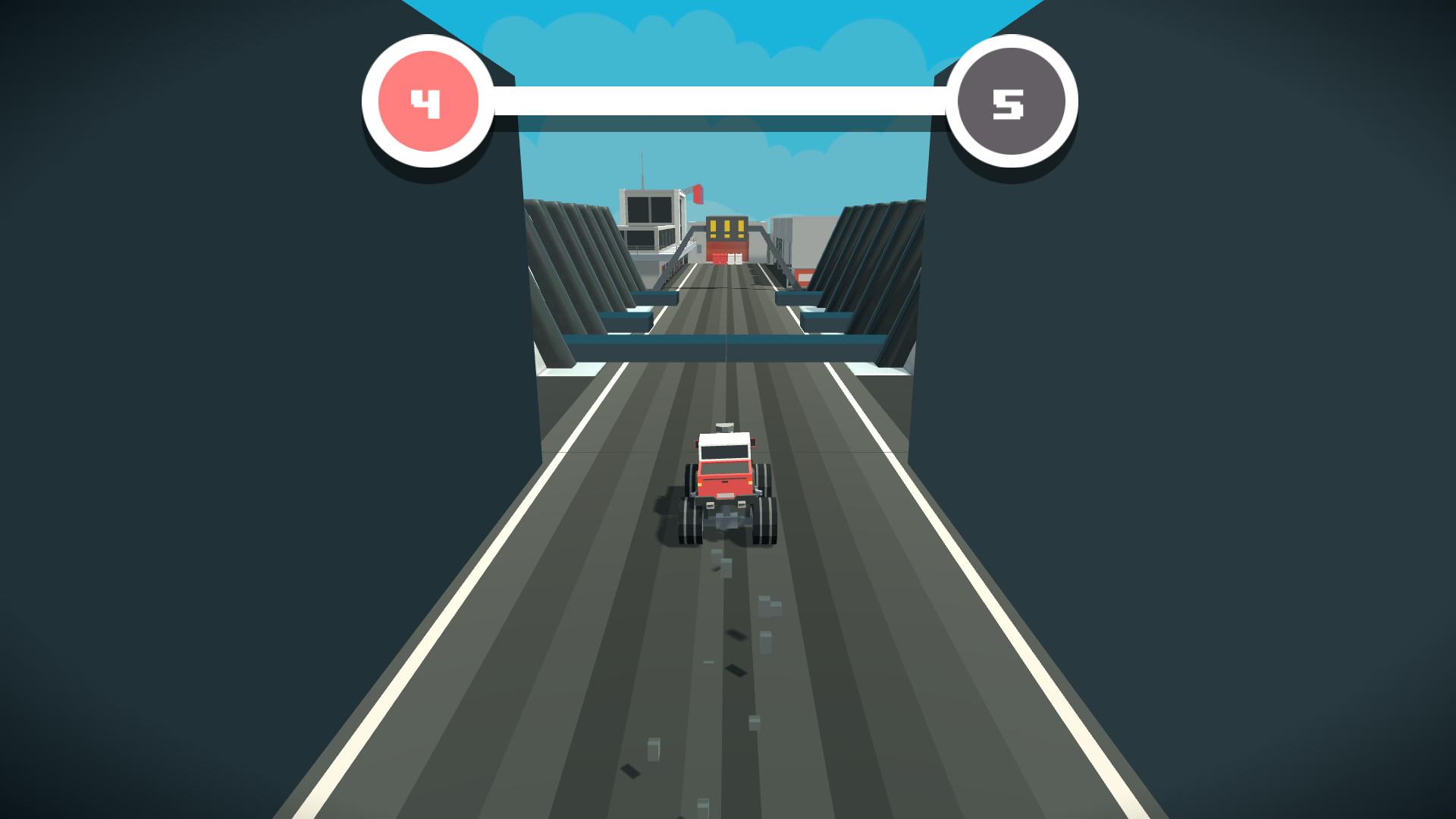Click the dark side wall on the left
Viewport: 1456px width, 819px height.
click(x=227, y=455)
